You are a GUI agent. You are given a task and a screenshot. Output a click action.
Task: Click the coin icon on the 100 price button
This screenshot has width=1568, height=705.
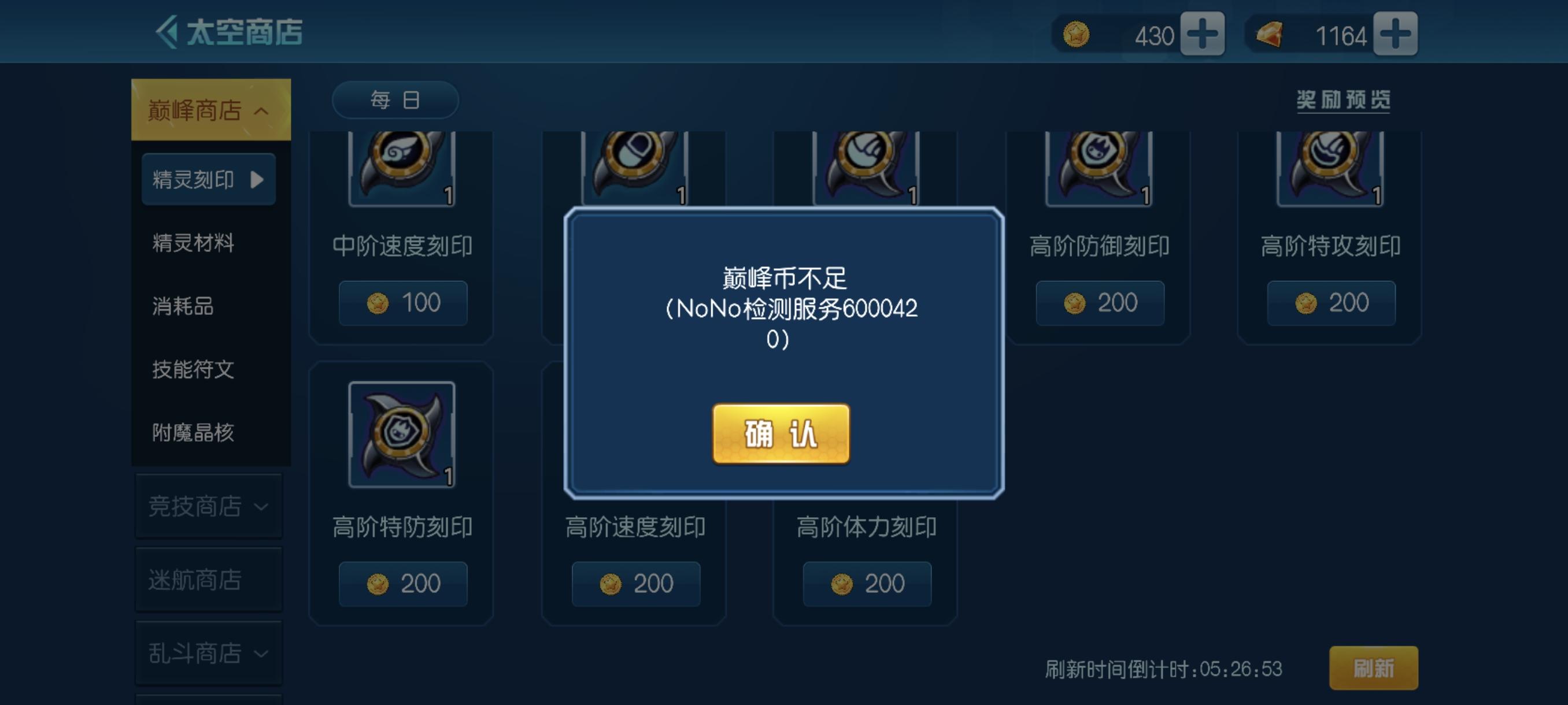click(x=378, y=303)
